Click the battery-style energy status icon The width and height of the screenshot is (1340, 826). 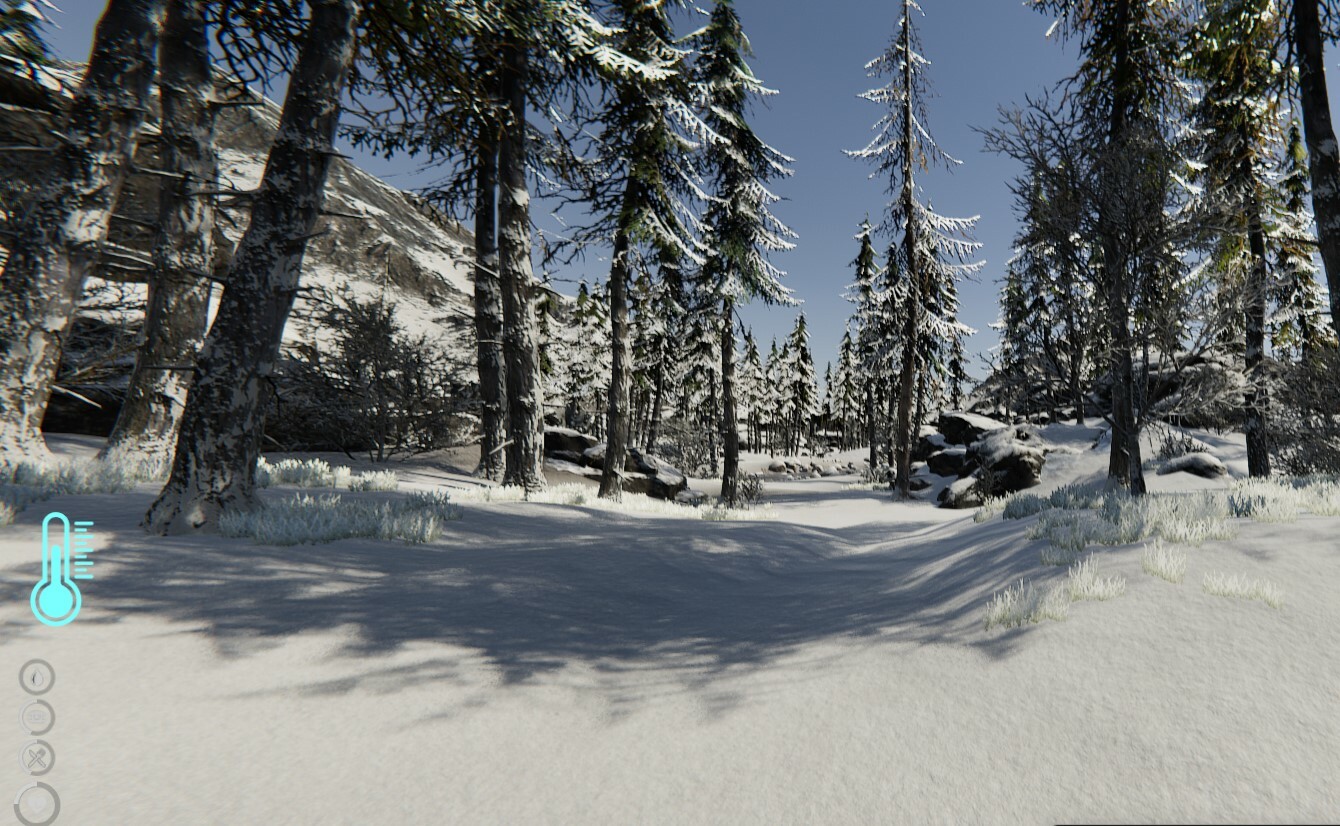pyautogui.click(x=36, y=716)
